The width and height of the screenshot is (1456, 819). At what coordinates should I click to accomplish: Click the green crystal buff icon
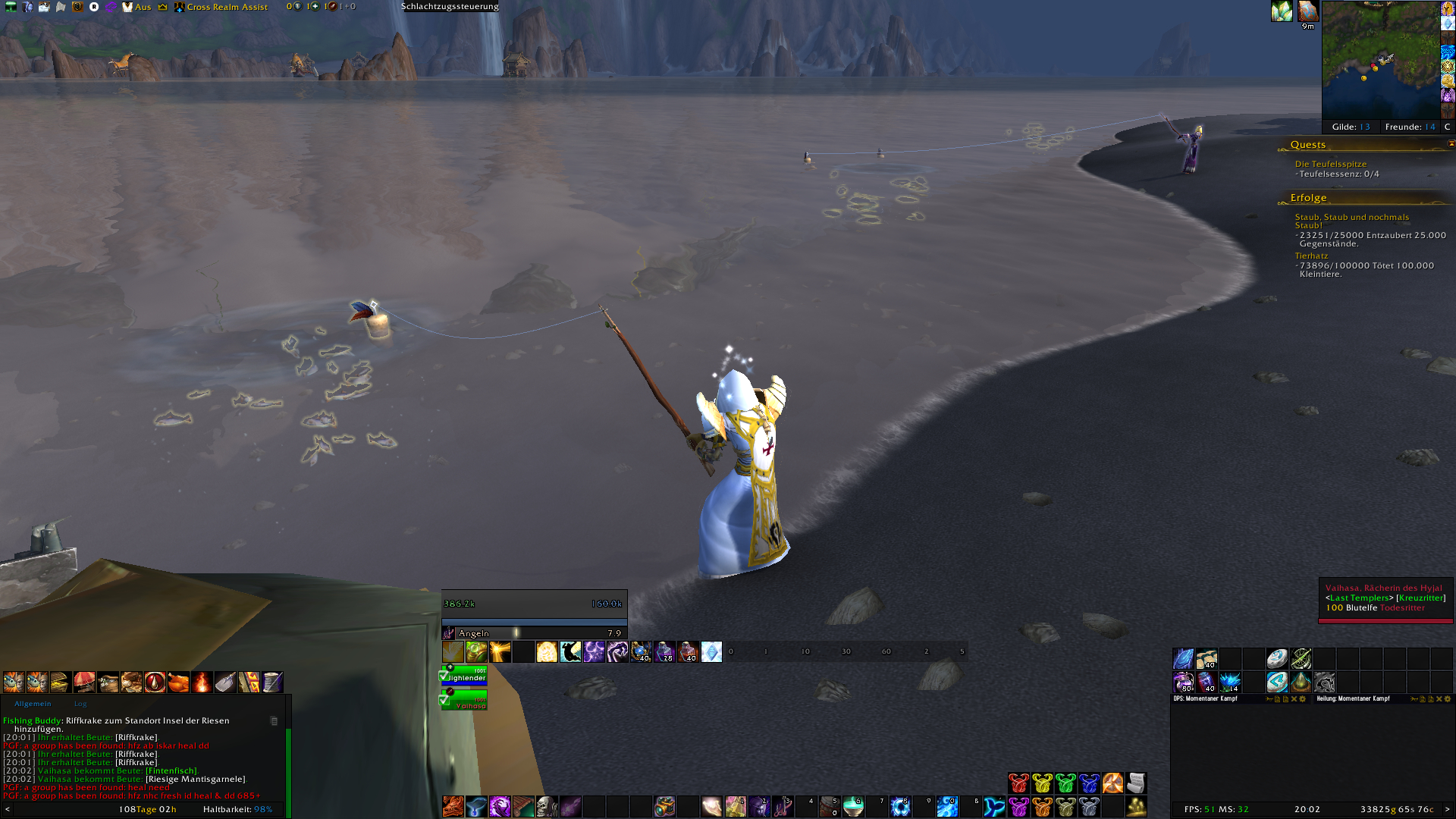(1282, 11)
